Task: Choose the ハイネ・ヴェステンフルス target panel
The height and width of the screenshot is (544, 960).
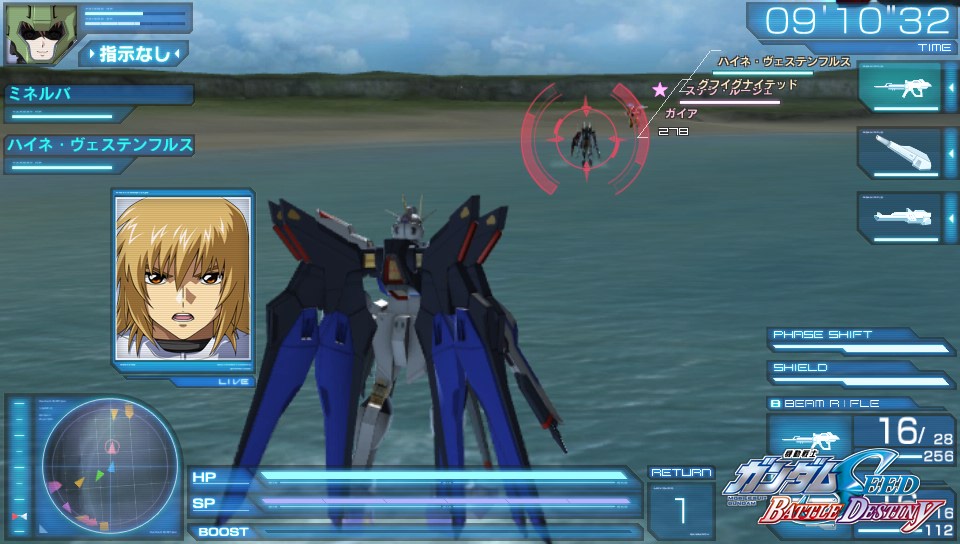Action: (x=98, y=148)
